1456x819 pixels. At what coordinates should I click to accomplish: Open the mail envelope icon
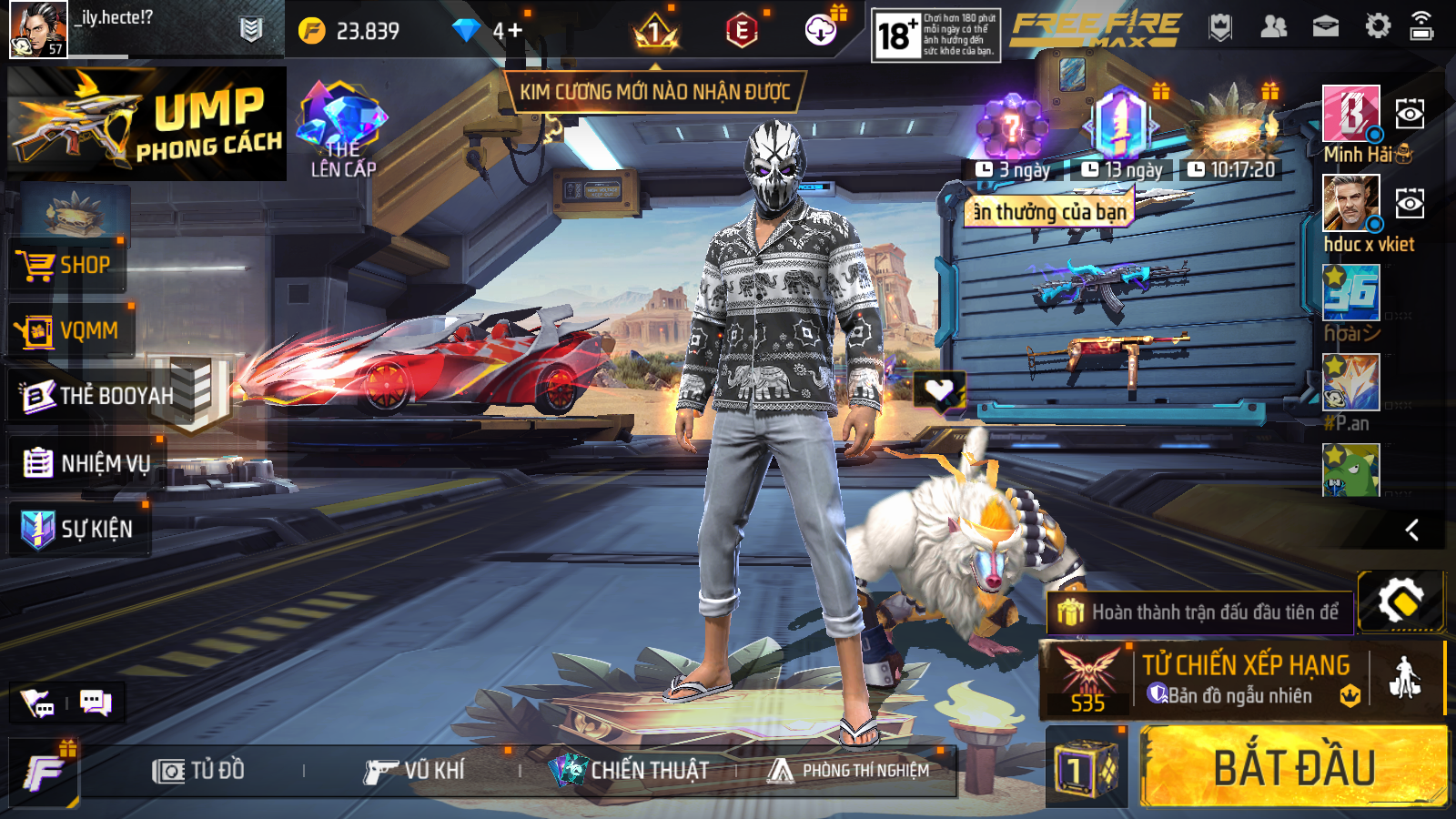point(1325,27)
